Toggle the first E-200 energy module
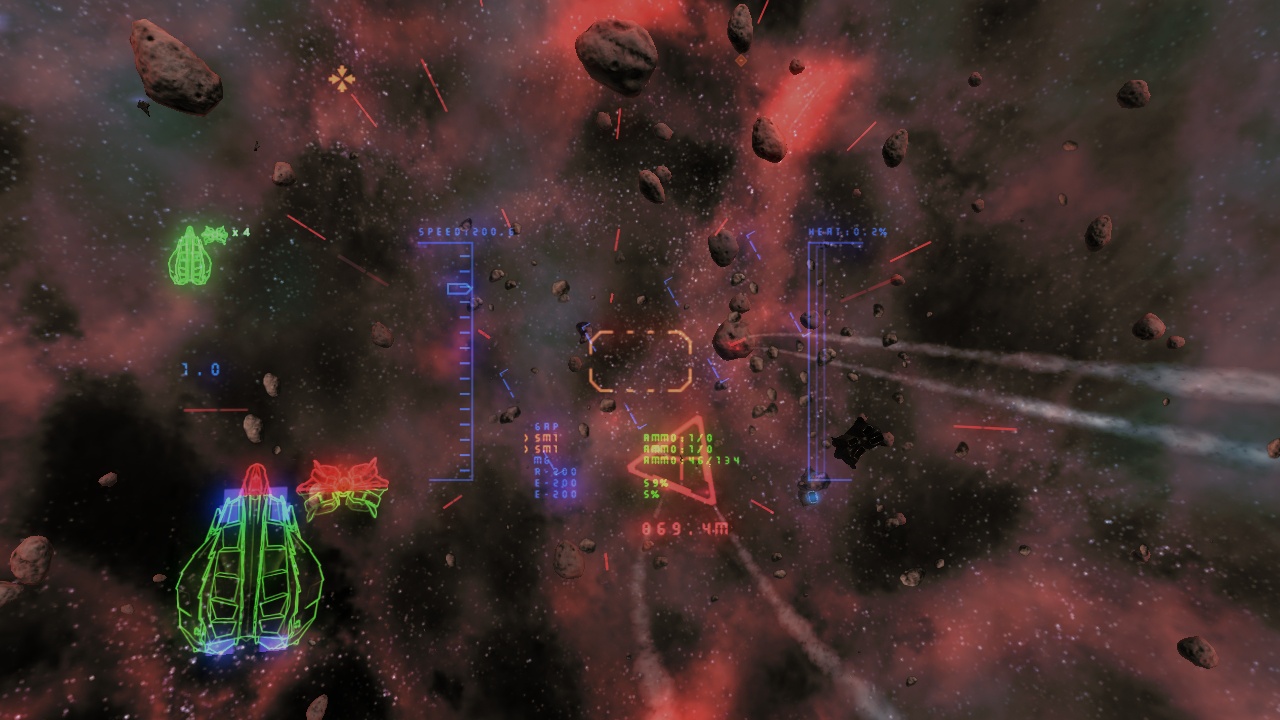This screenshot has height=720, width=1280. (554, 483)
